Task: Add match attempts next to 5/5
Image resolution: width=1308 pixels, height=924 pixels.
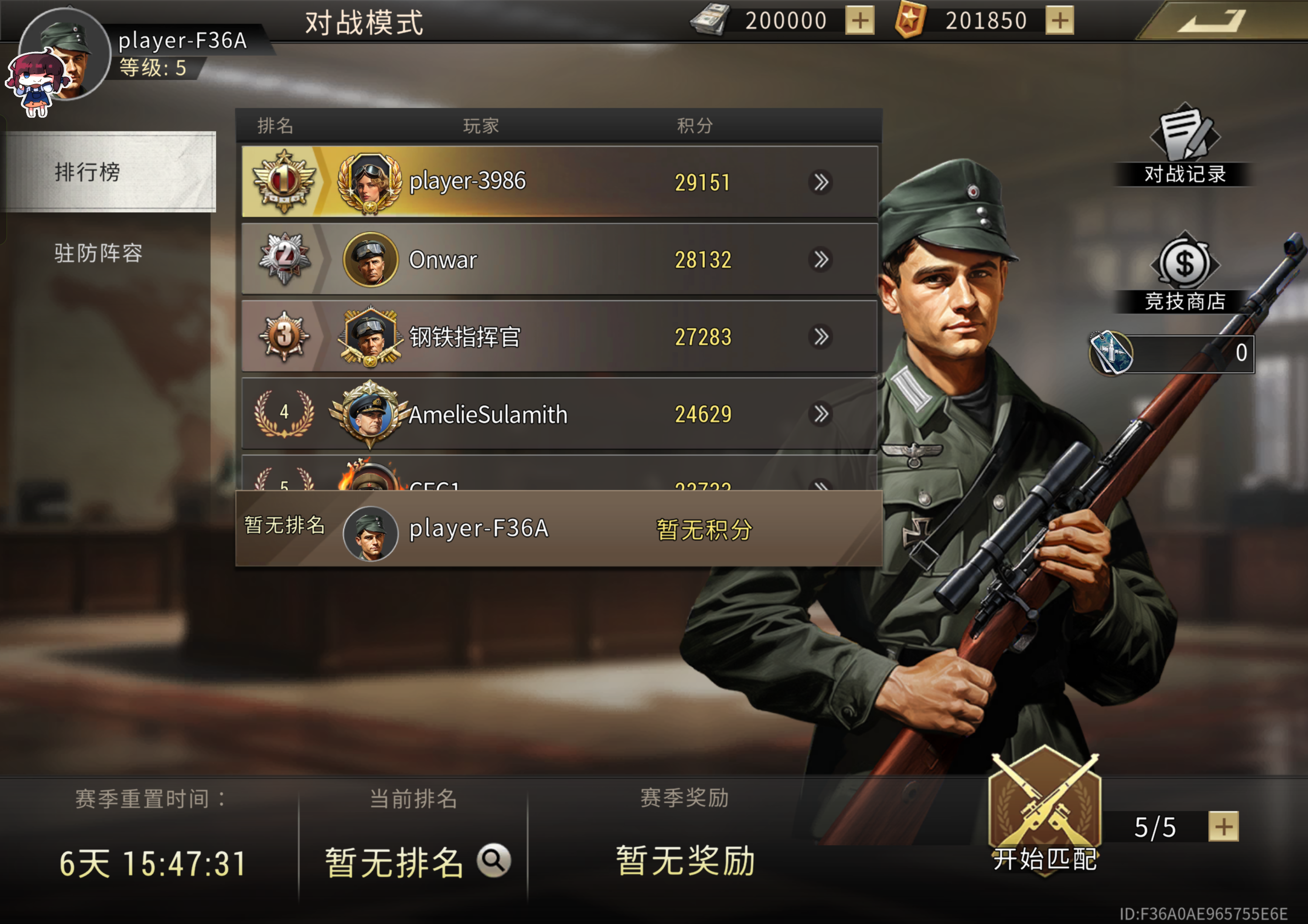Action: tap(1223, 827)
